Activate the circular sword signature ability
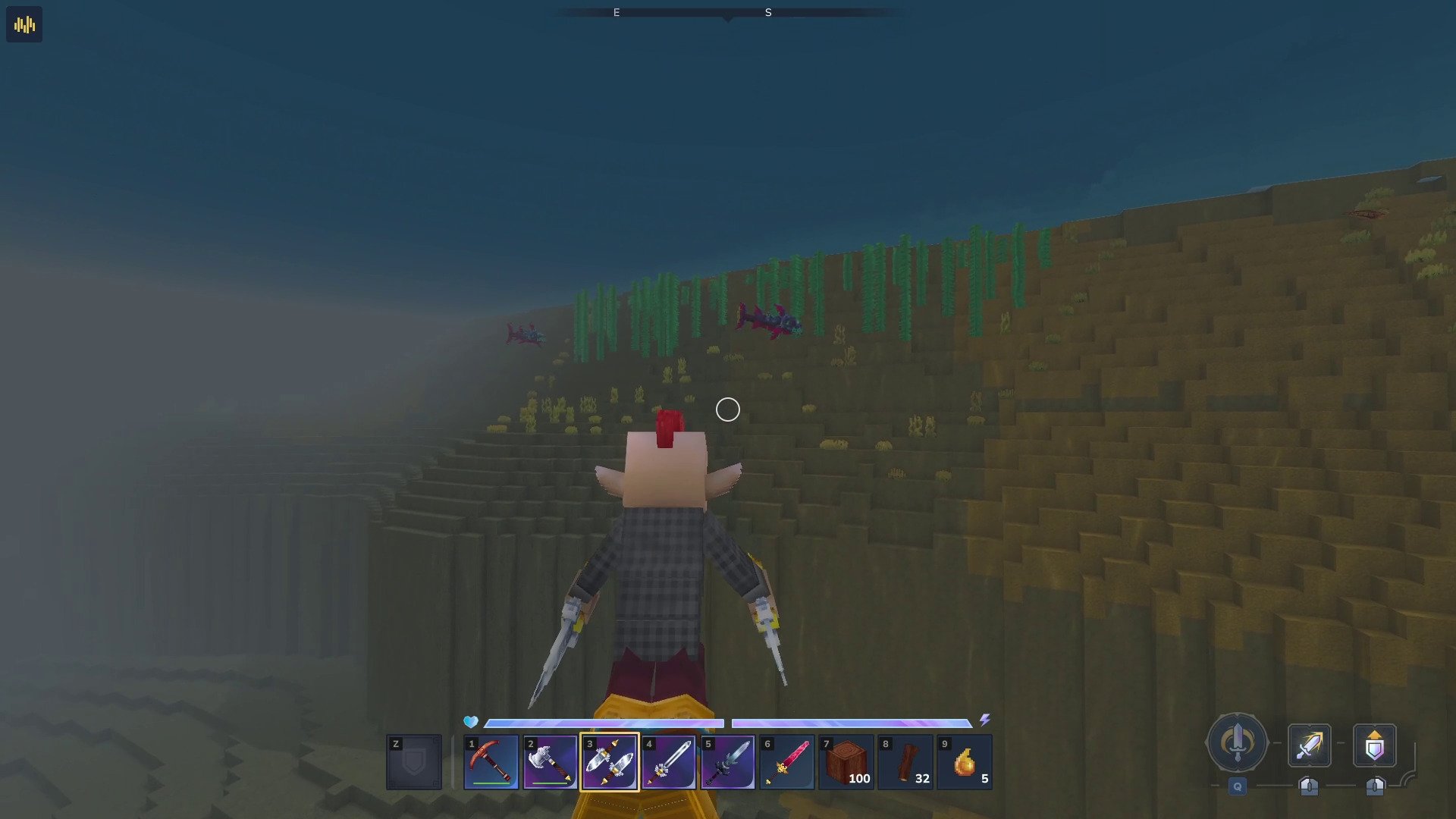The width and height of the screenshot is (1456, 819). [1237, 743]
